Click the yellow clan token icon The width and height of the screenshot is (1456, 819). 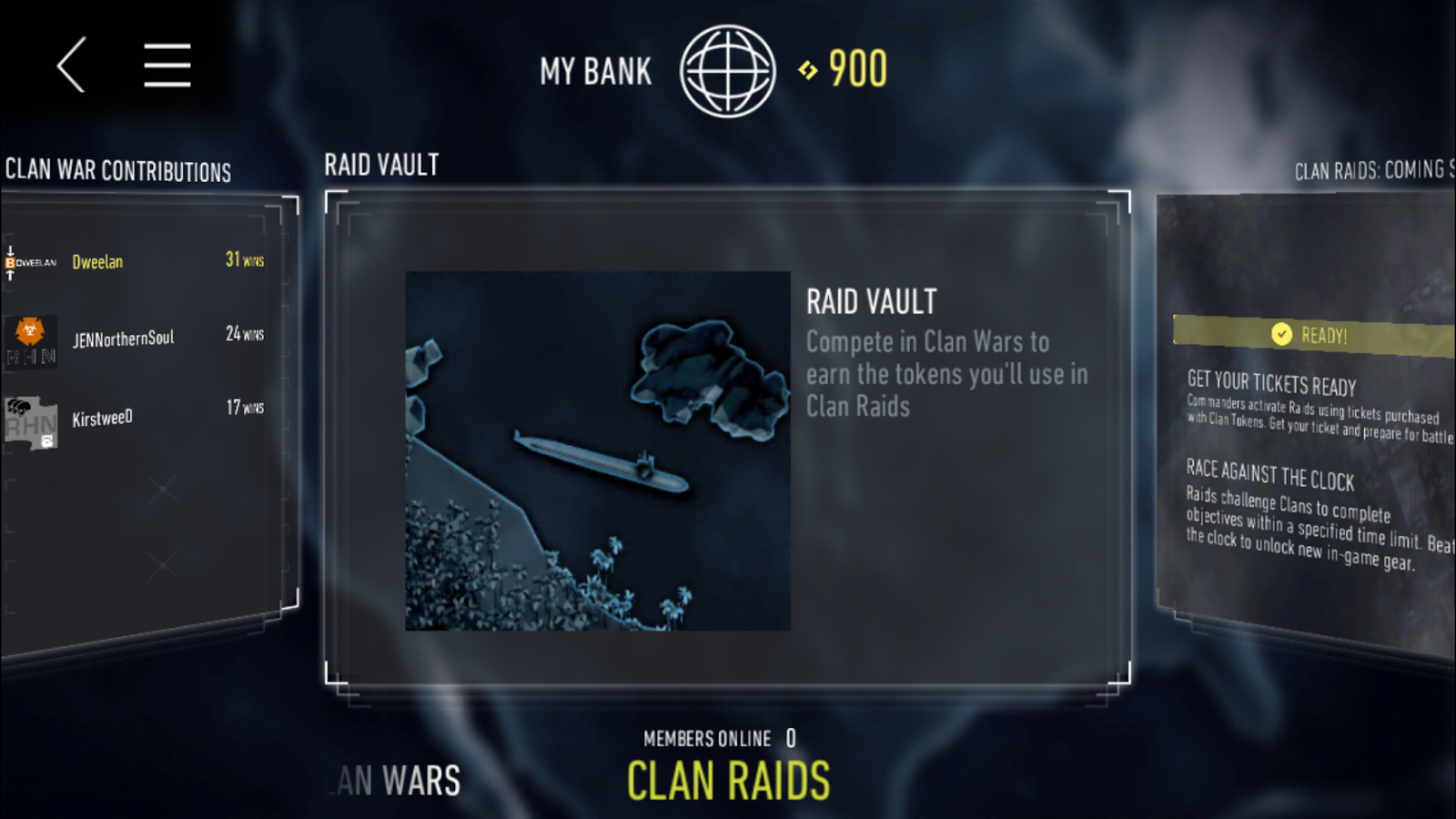806,70
